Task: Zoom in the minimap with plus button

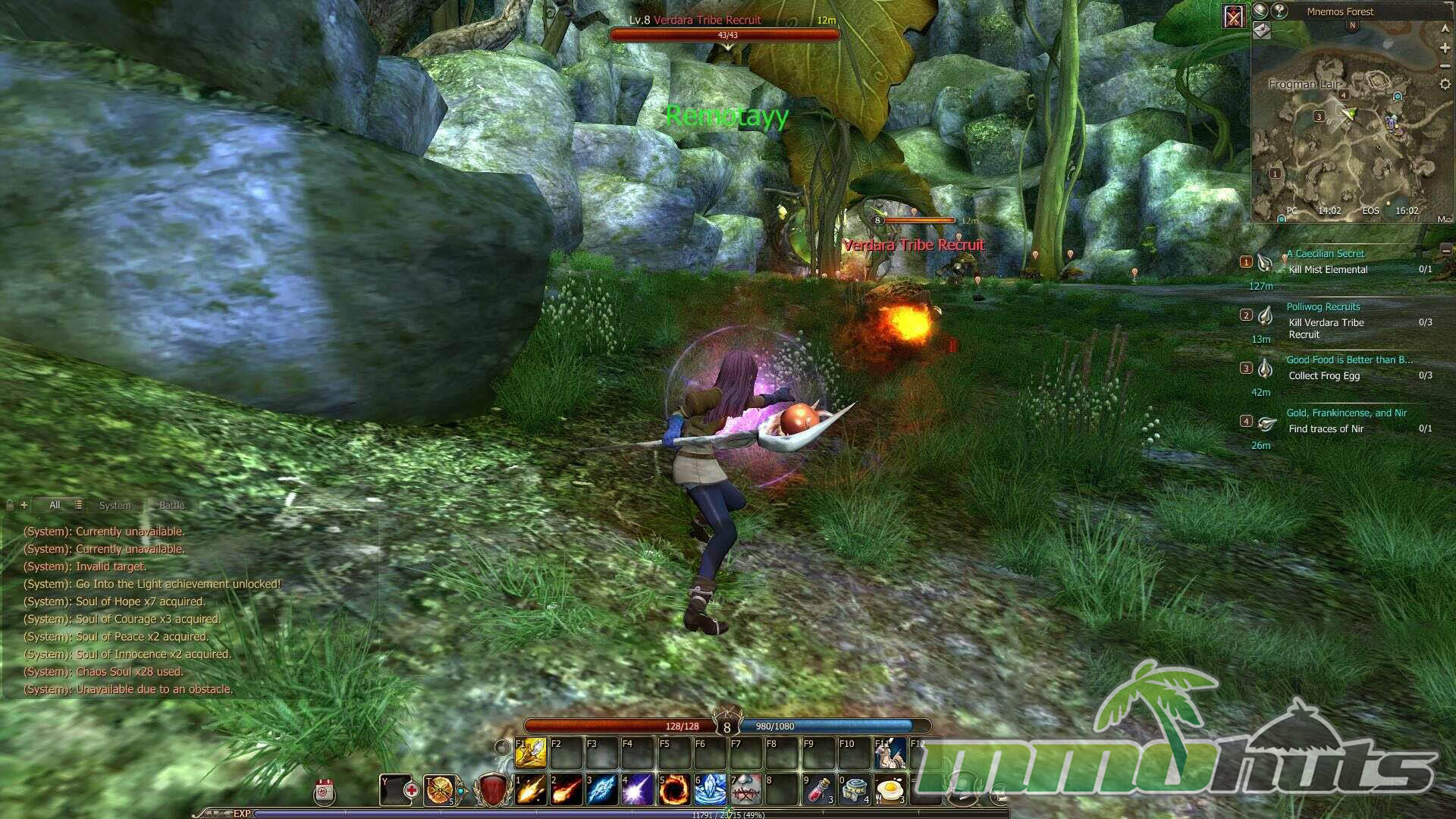Action: (x=1445, y=48)
